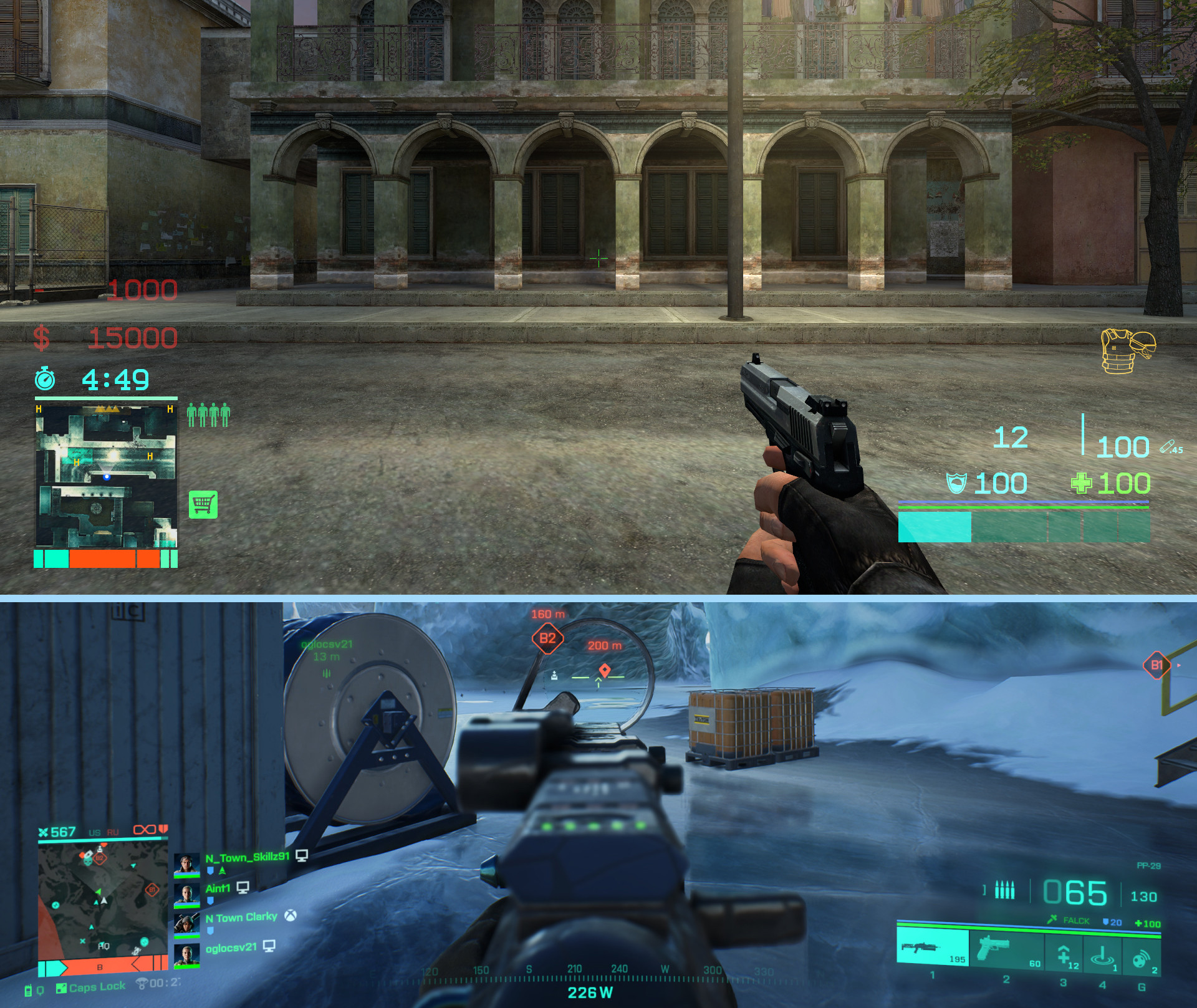Image resolution: width=1197 pixels, height=1008 pixels.
Task: Click the B objective capture progress bar
Action: pos(100,967)
